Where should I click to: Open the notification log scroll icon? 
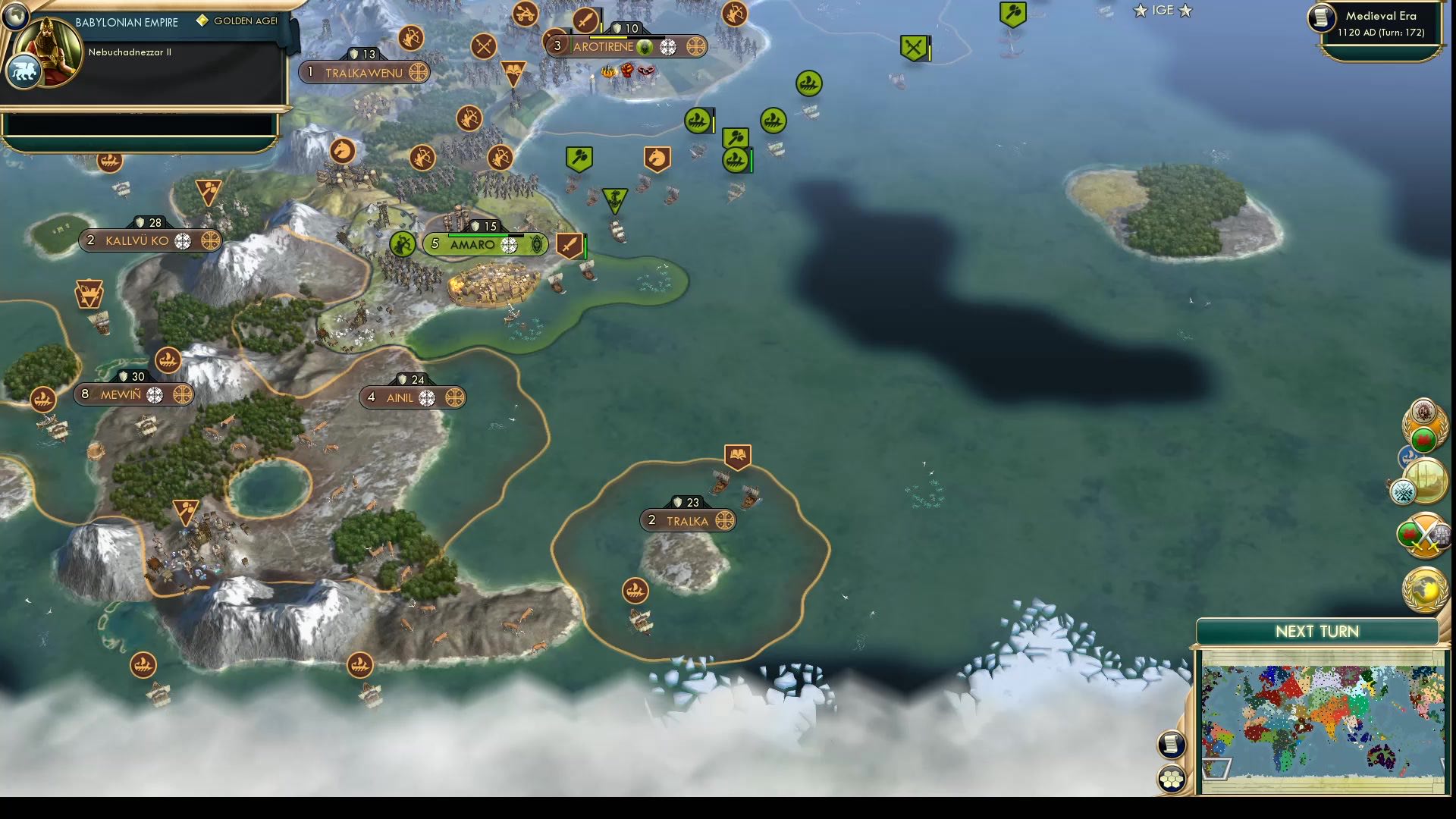pyautogui.click(x=1171, y=745)
